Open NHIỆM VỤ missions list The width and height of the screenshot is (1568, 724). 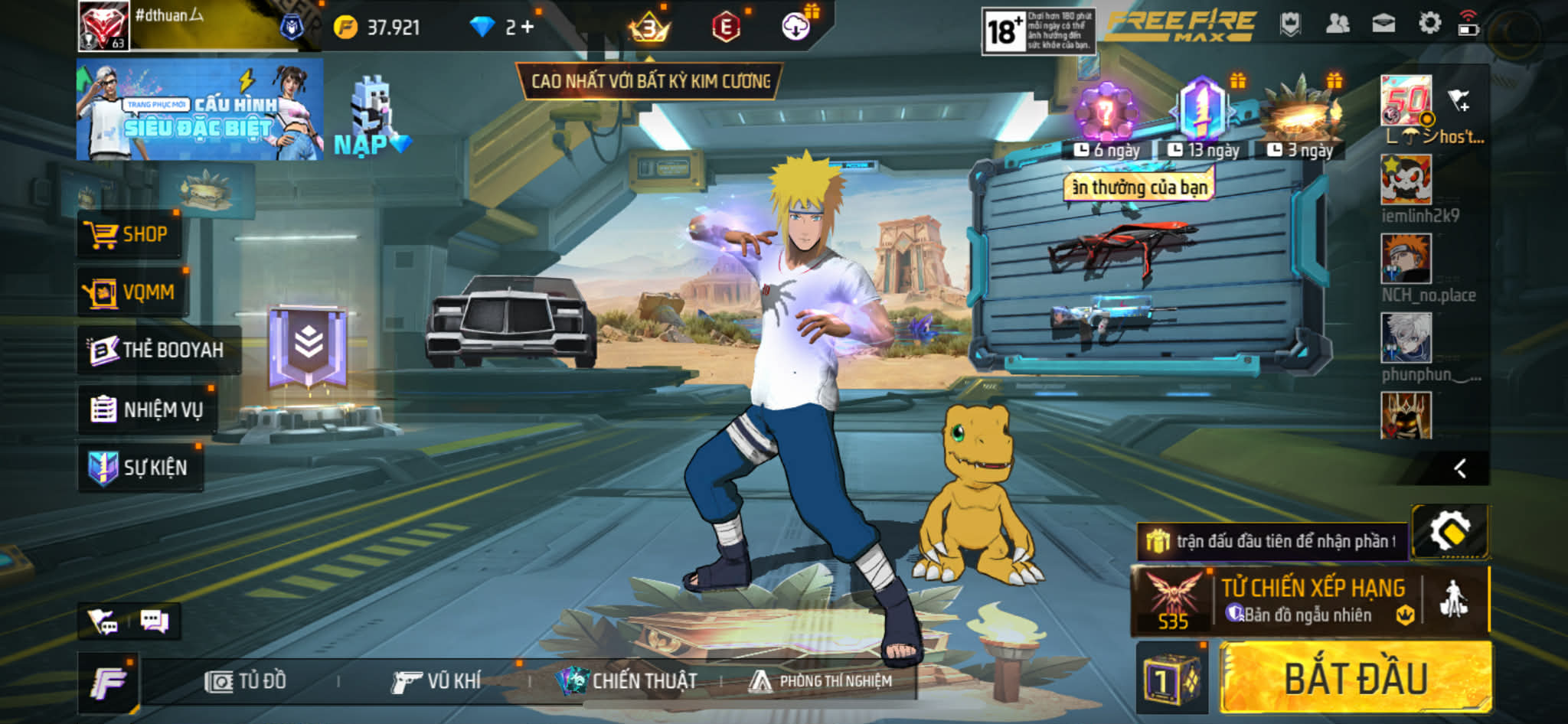coord(147,409)
